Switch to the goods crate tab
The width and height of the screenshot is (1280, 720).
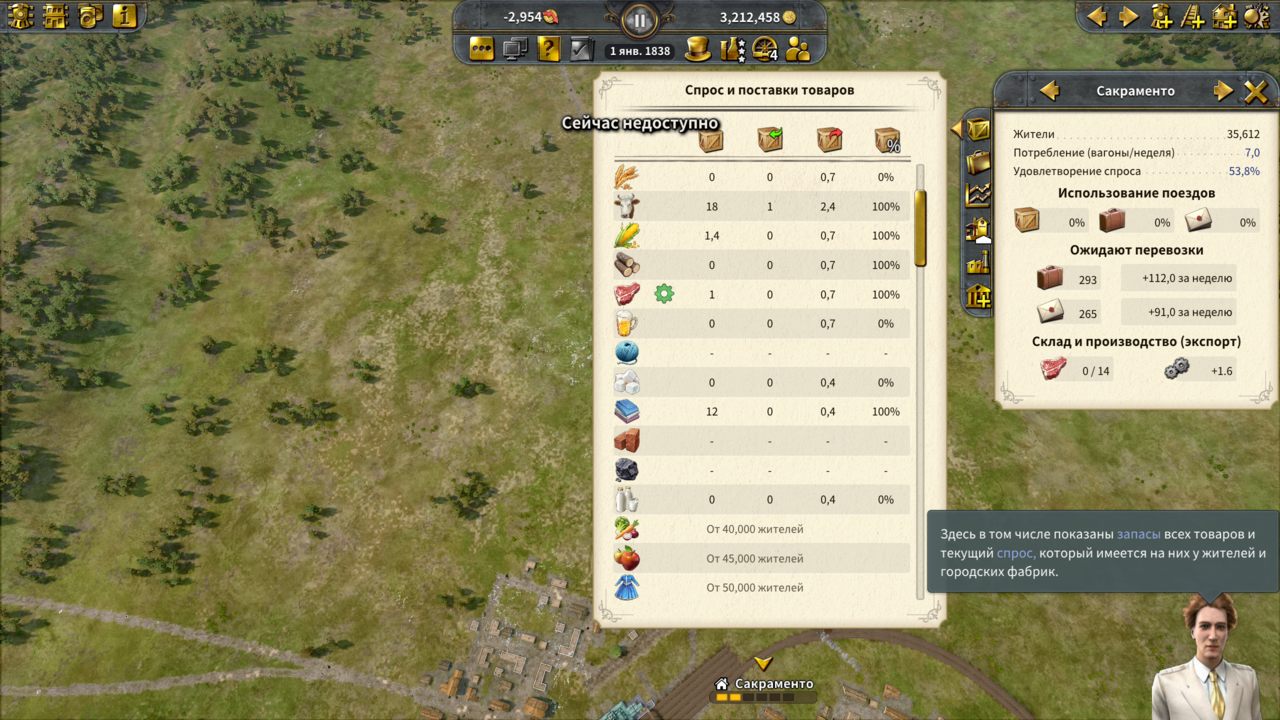978,129
